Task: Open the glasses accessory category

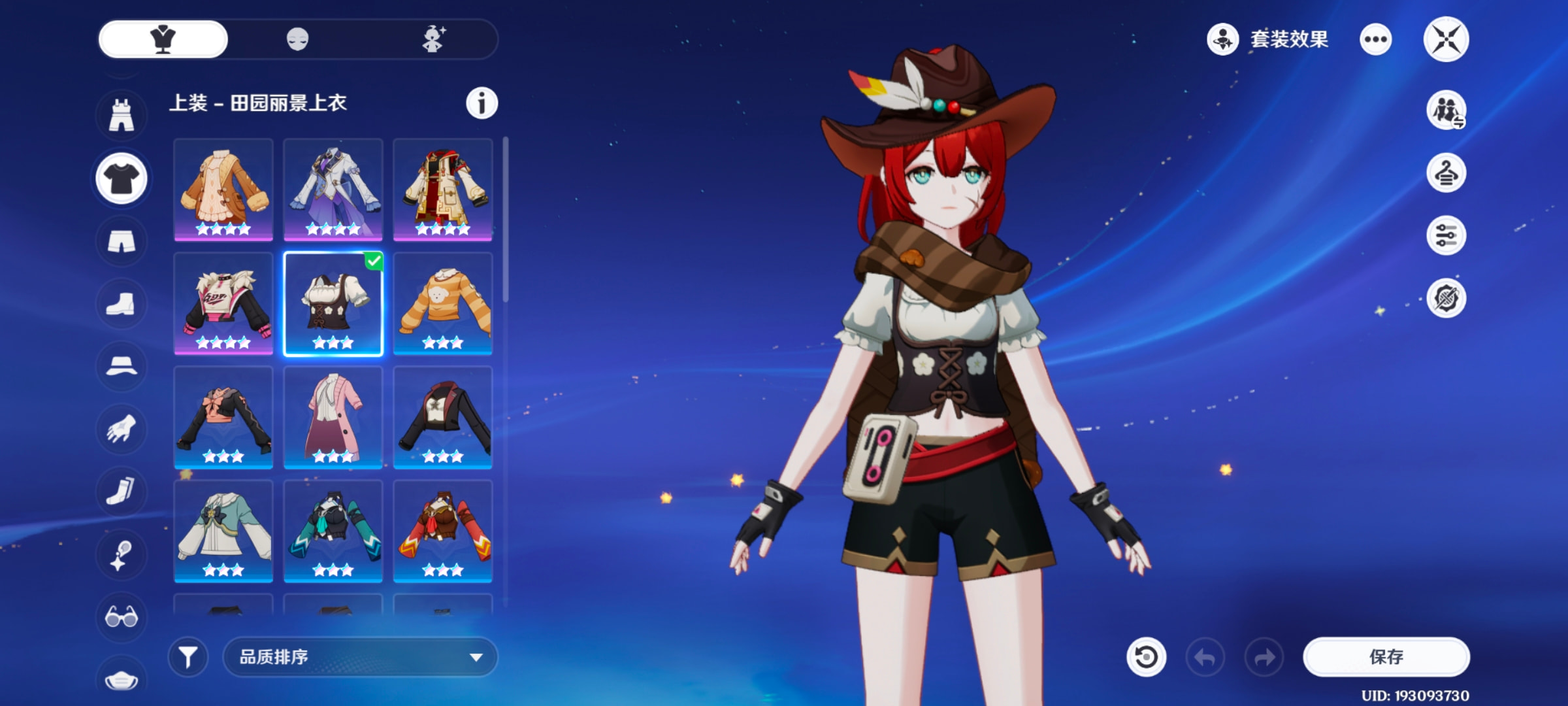Action: 122,616
